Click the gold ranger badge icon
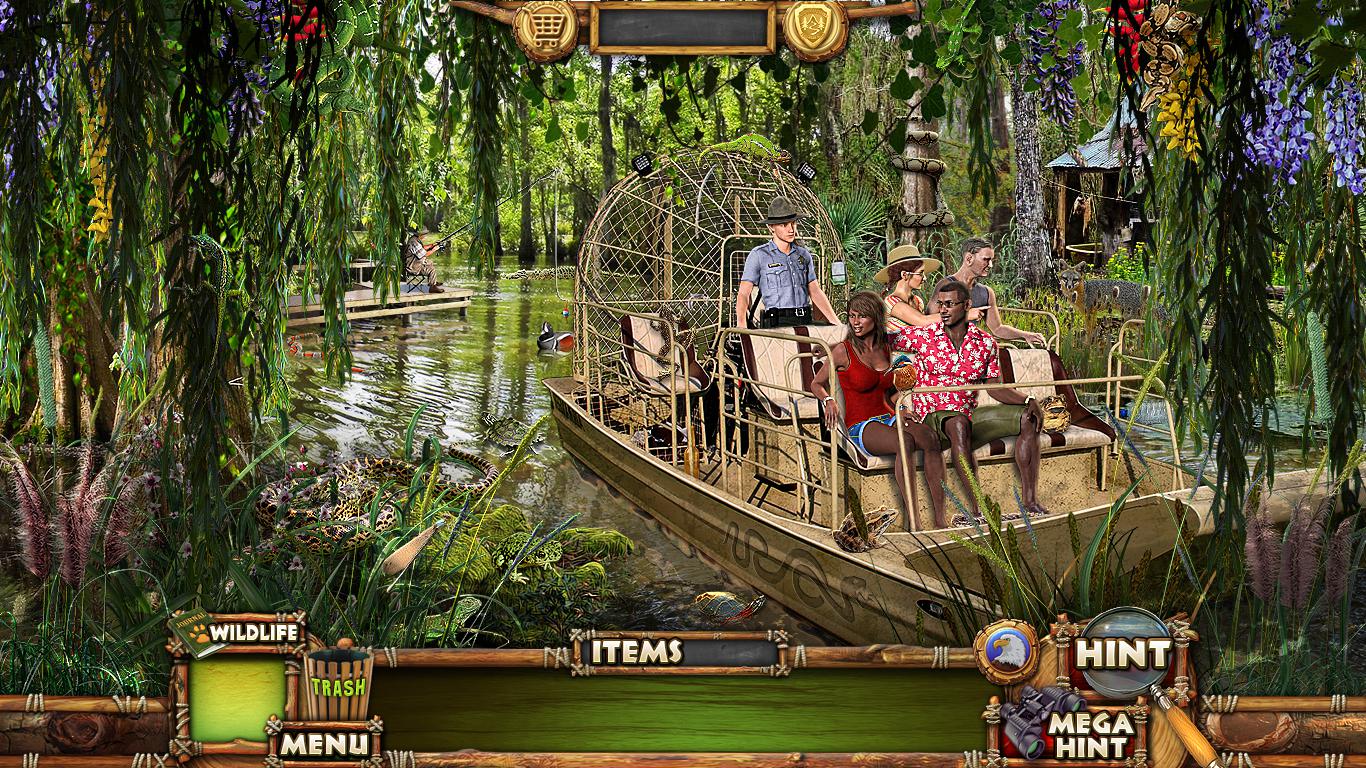Image resolution: width=1366 pixels, height=768 pixels. (815, 28)
